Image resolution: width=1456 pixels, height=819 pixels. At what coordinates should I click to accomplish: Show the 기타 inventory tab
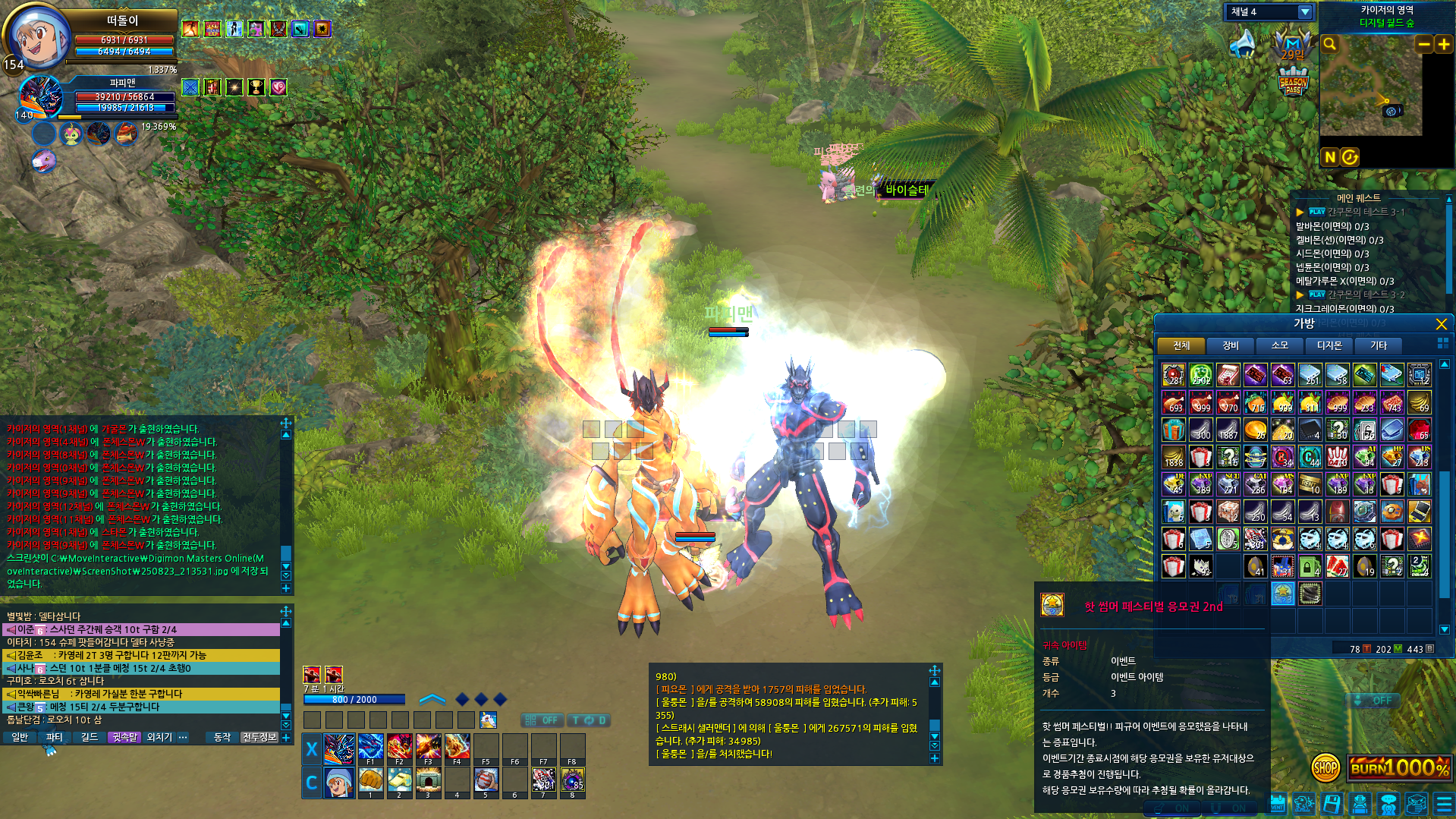(1378, 345)
